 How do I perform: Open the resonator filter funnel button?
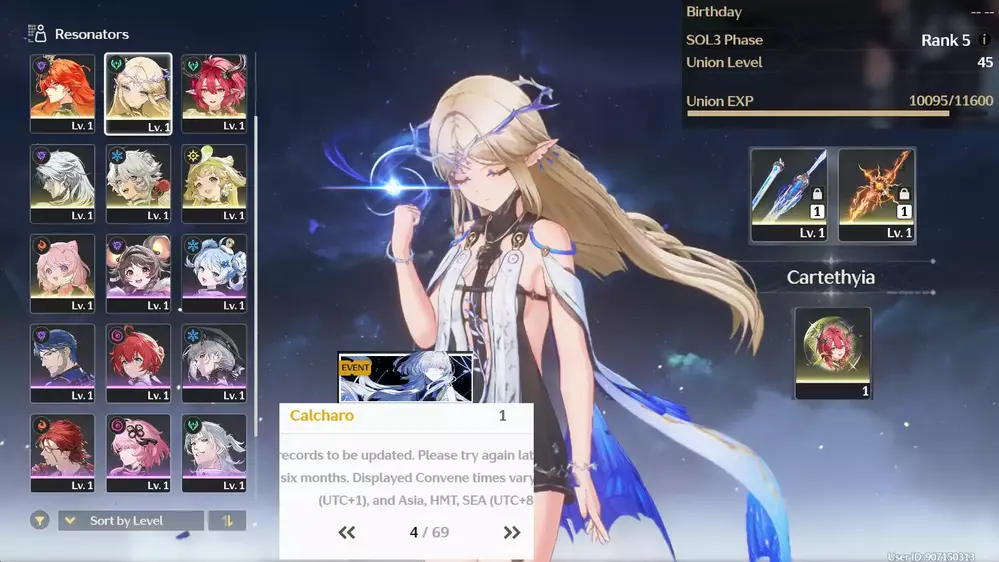[x=40, y=521]
